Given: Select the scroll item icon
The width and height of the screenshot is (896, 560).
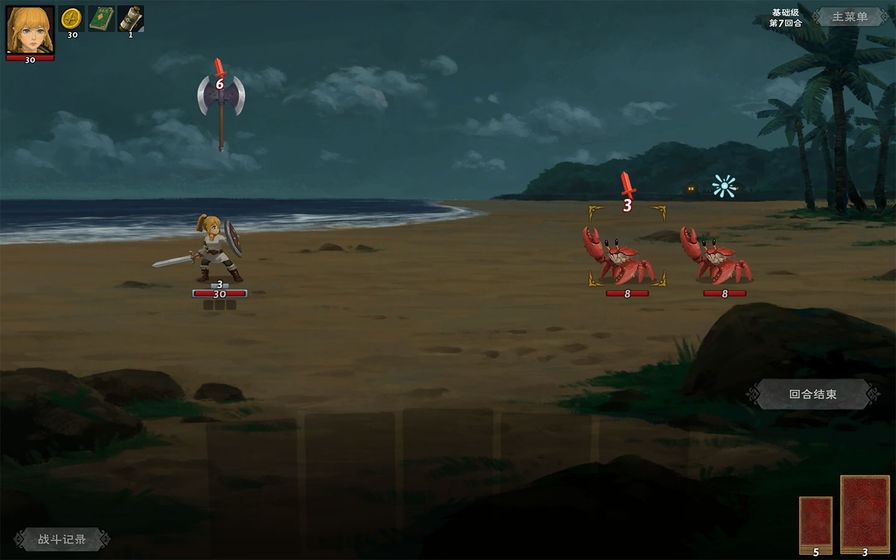Looking at the screenshot, I should [x=130, y=18].
